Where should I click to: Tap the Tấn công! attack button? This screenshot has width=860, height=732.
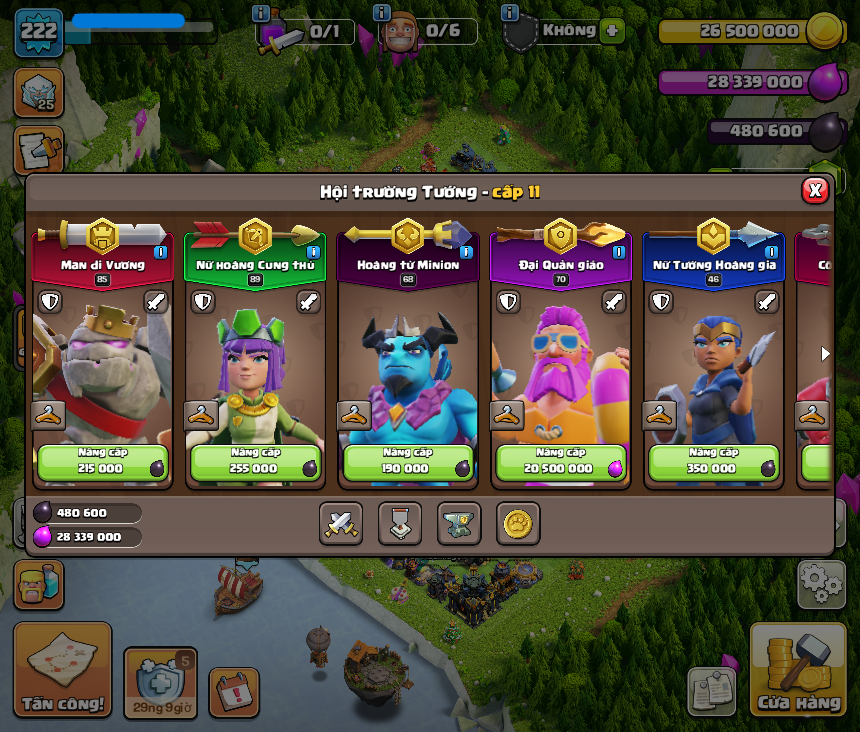(62, 670)
